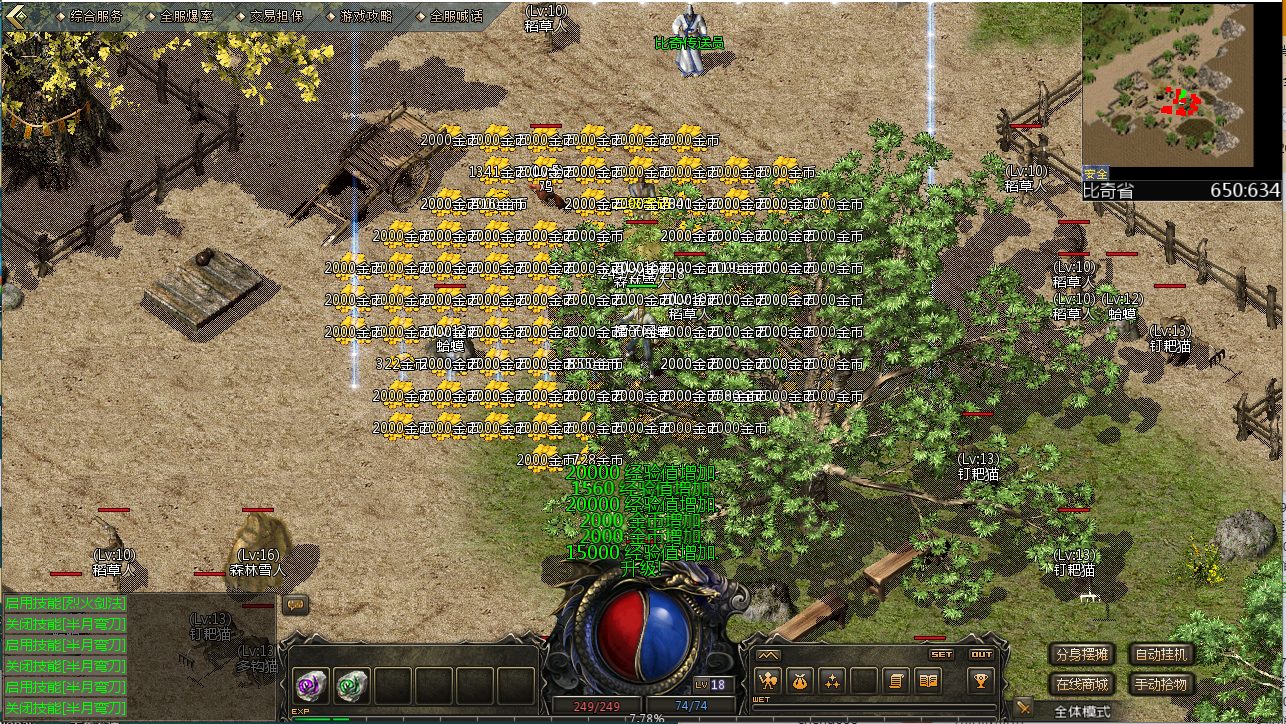The width and height of the screenshot is (1286, 724).
Task: Use the green swirl stone in the hotbar
Action: click(352, 684)
